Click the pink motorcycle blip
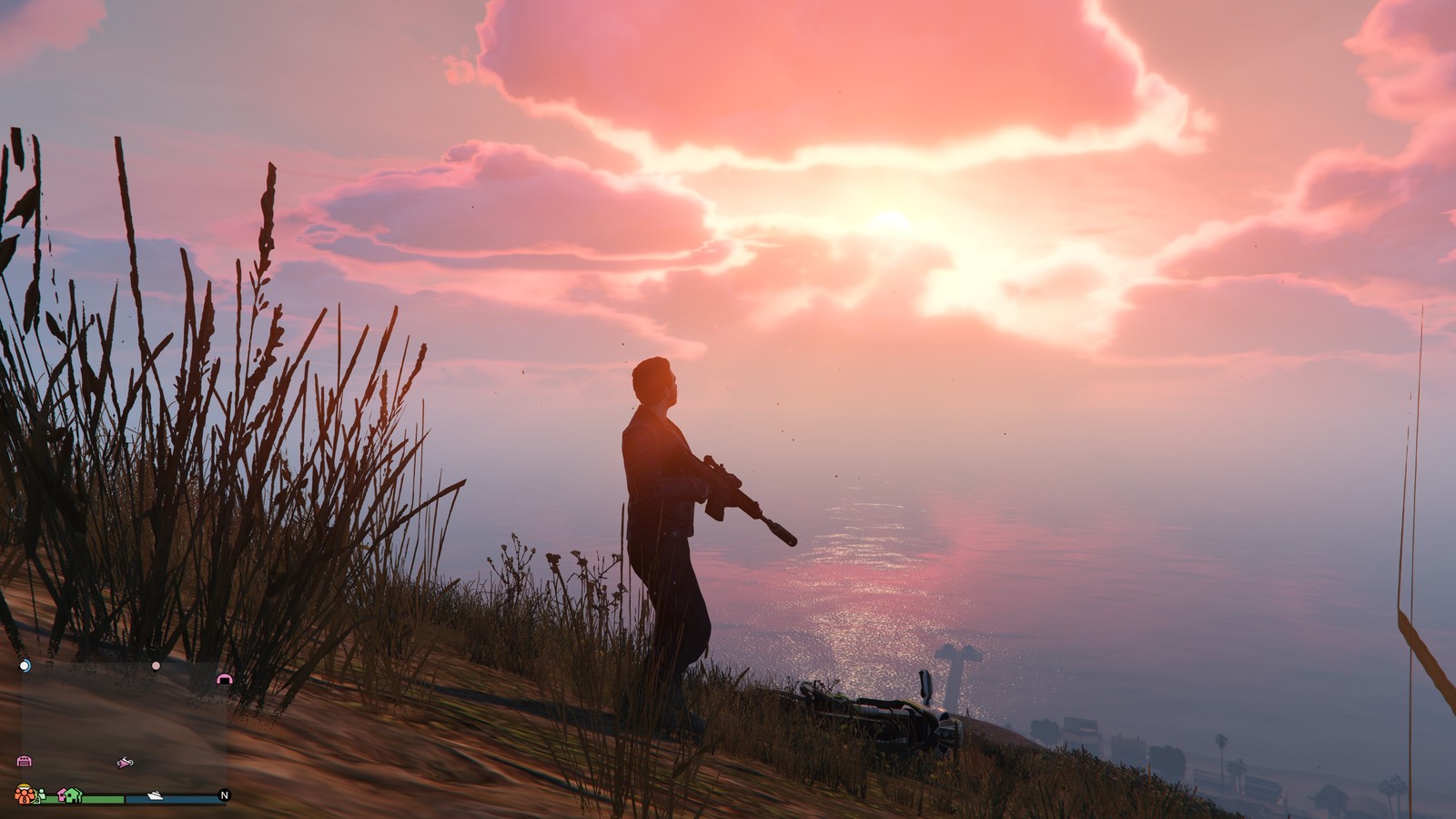 click(125, 762)
